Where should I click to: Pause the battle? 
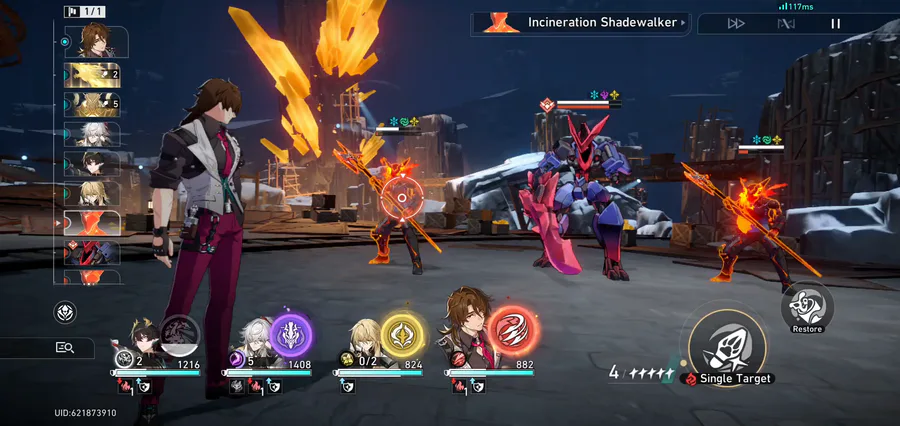pos(836,23)
